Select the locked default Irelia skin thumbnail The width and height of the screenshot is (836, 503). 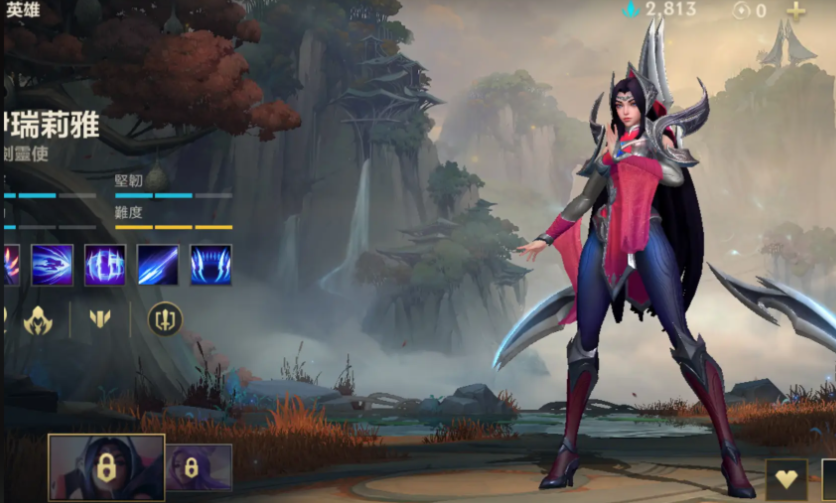[x=105, y=468]
